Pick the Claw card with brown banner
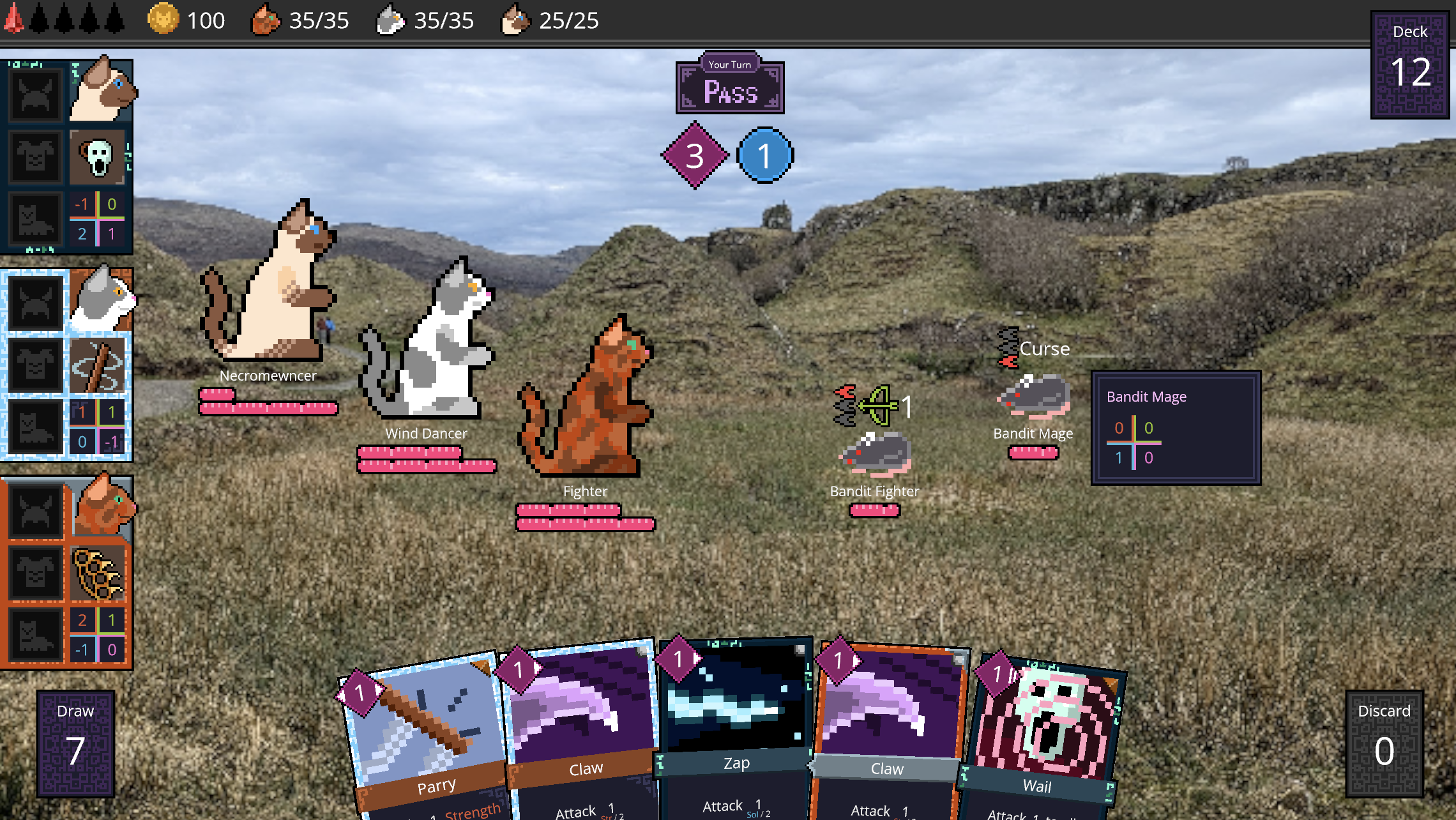The image size is (1456, 820). click(582, 728)
